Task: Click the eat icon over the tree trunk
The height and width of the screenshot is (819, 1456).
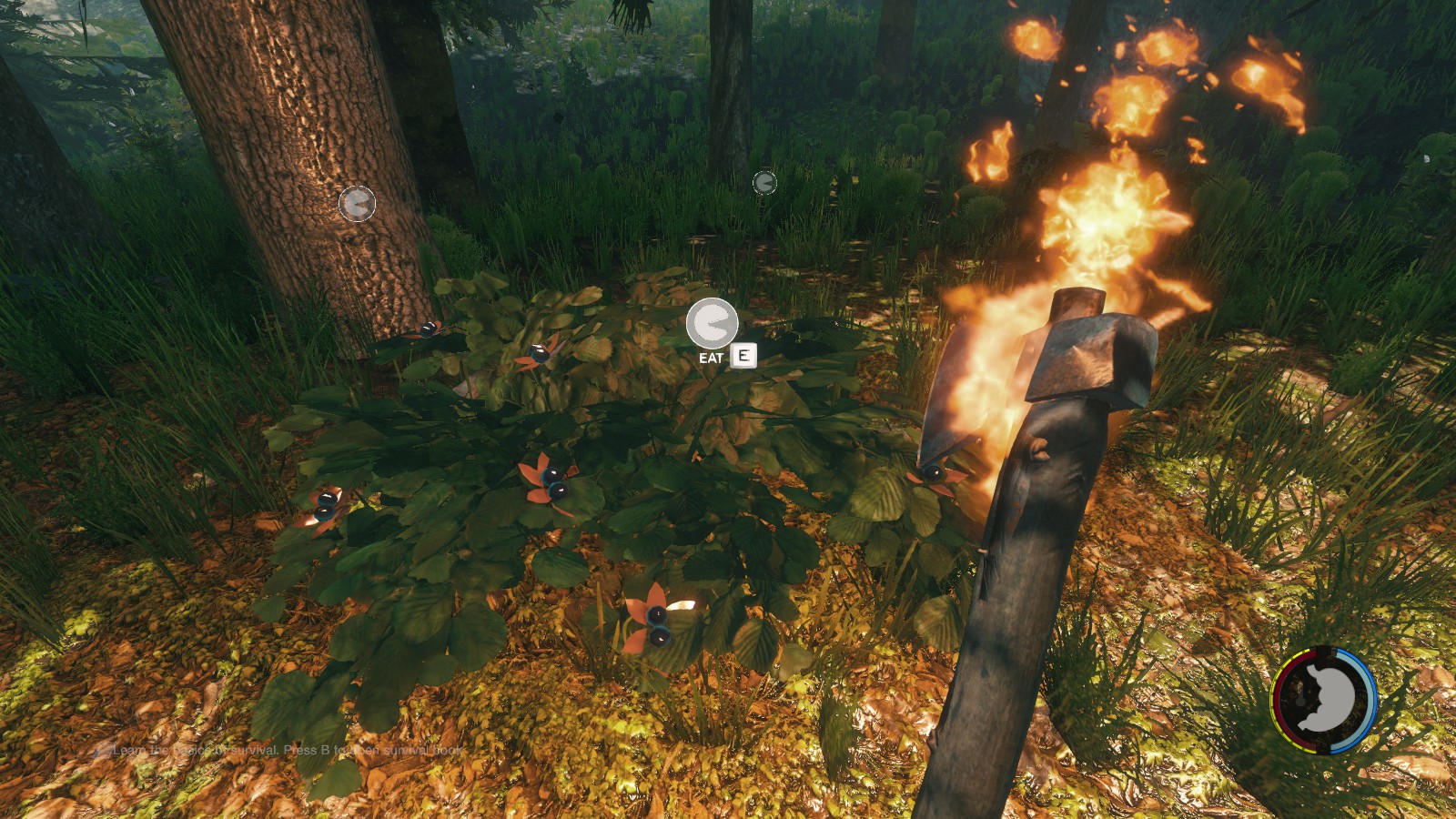Action: point(357,204)
